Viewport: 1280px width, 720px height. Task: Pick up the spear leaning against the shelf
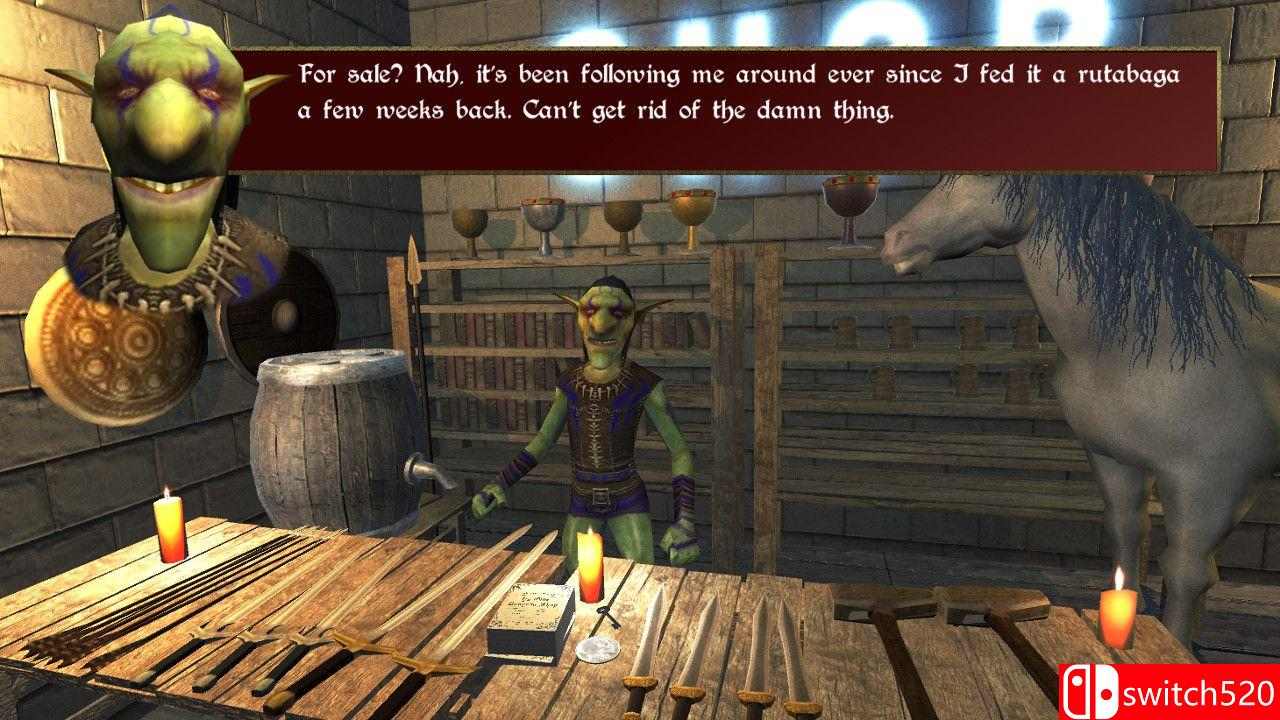(418, 300)
